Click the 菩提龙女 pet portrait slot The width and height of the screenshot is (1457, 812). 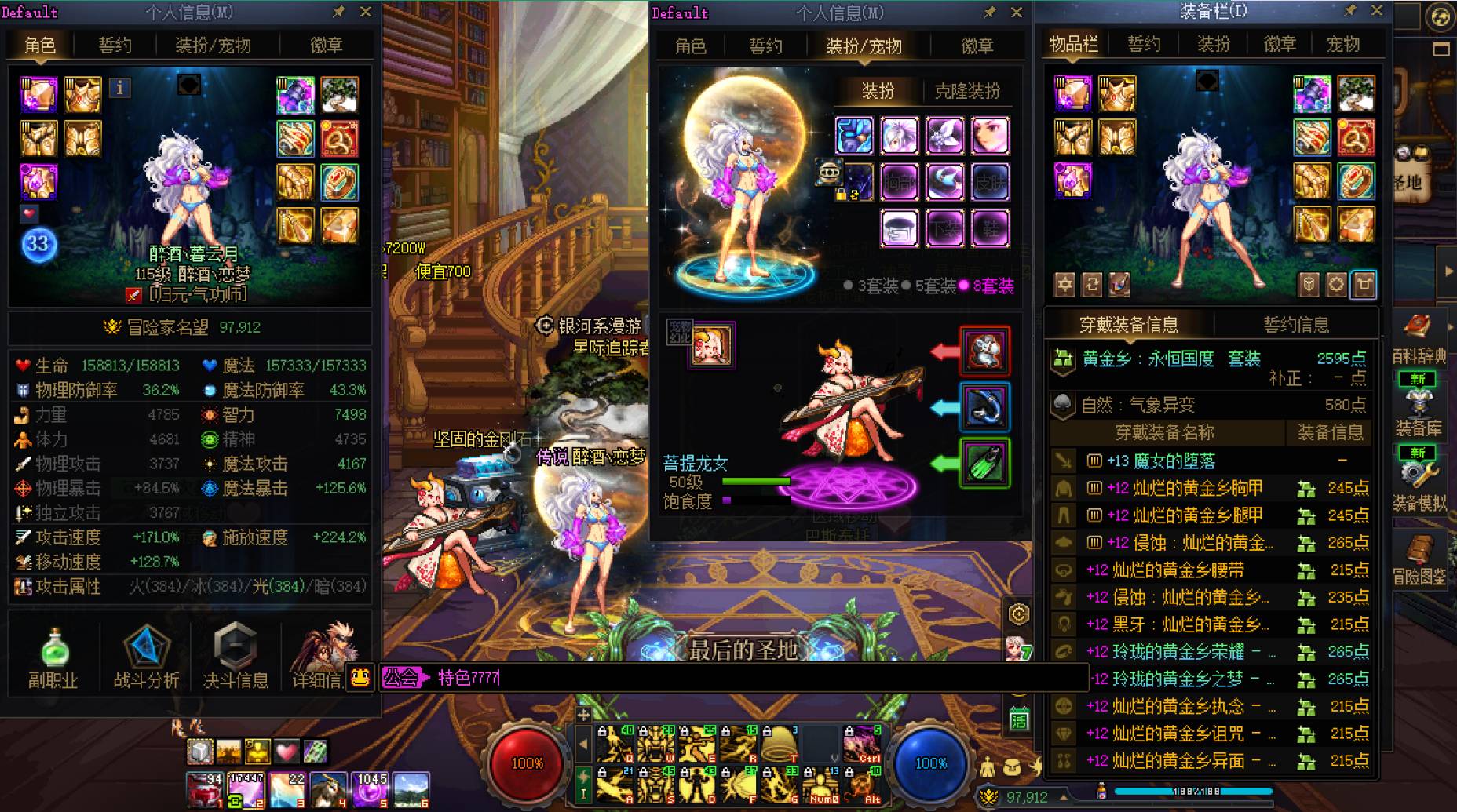pyautogui.click(x=711, y=344)
